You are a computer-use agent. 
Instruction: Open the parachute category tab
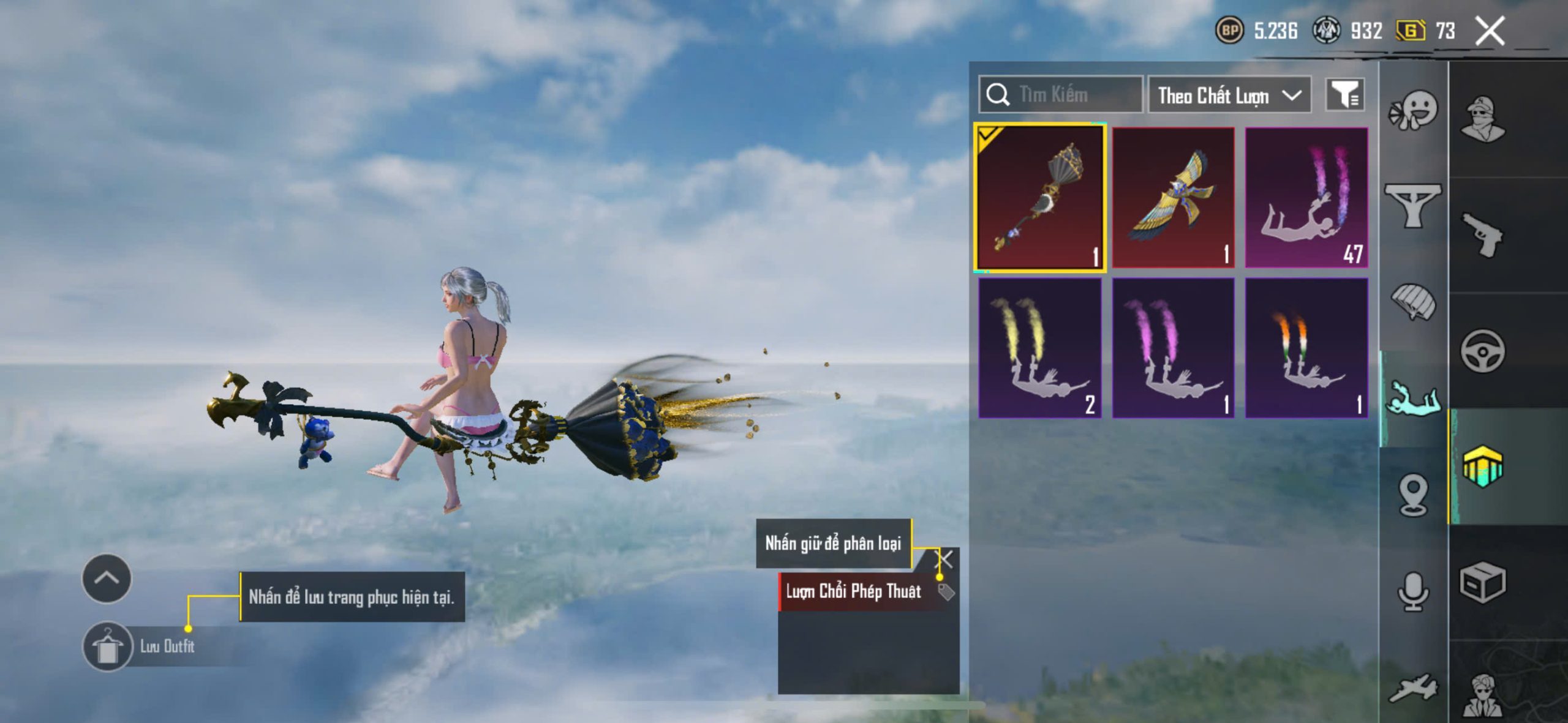point(1413,301)
